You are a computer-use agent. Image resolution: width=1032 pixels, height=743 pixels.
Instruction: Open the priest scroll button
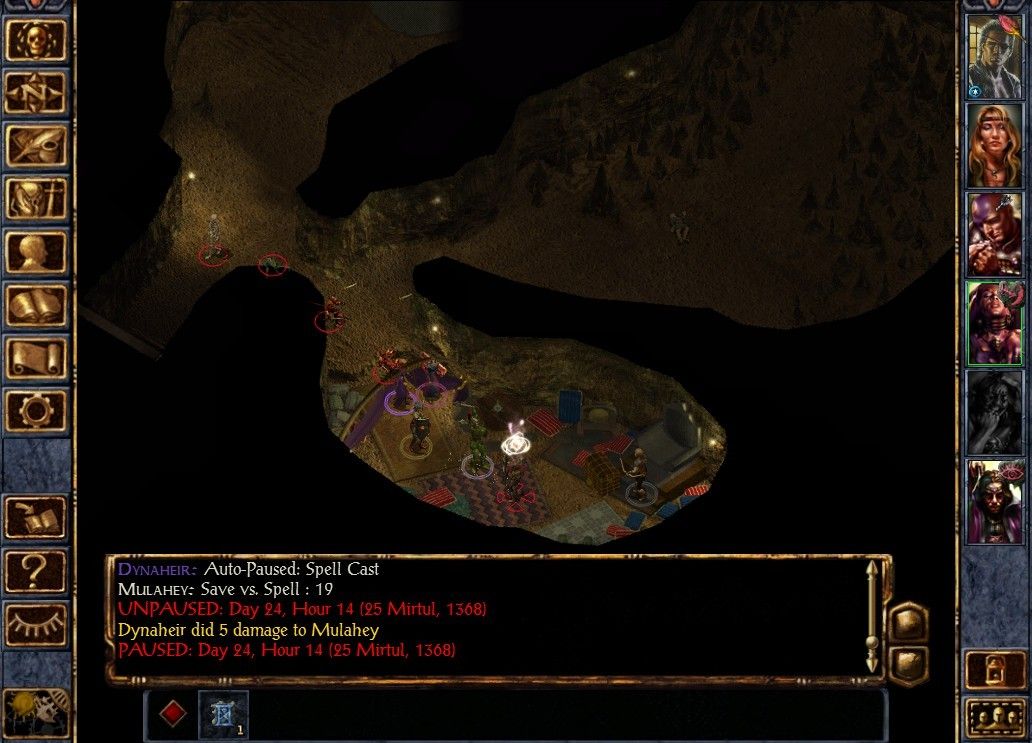36,358
